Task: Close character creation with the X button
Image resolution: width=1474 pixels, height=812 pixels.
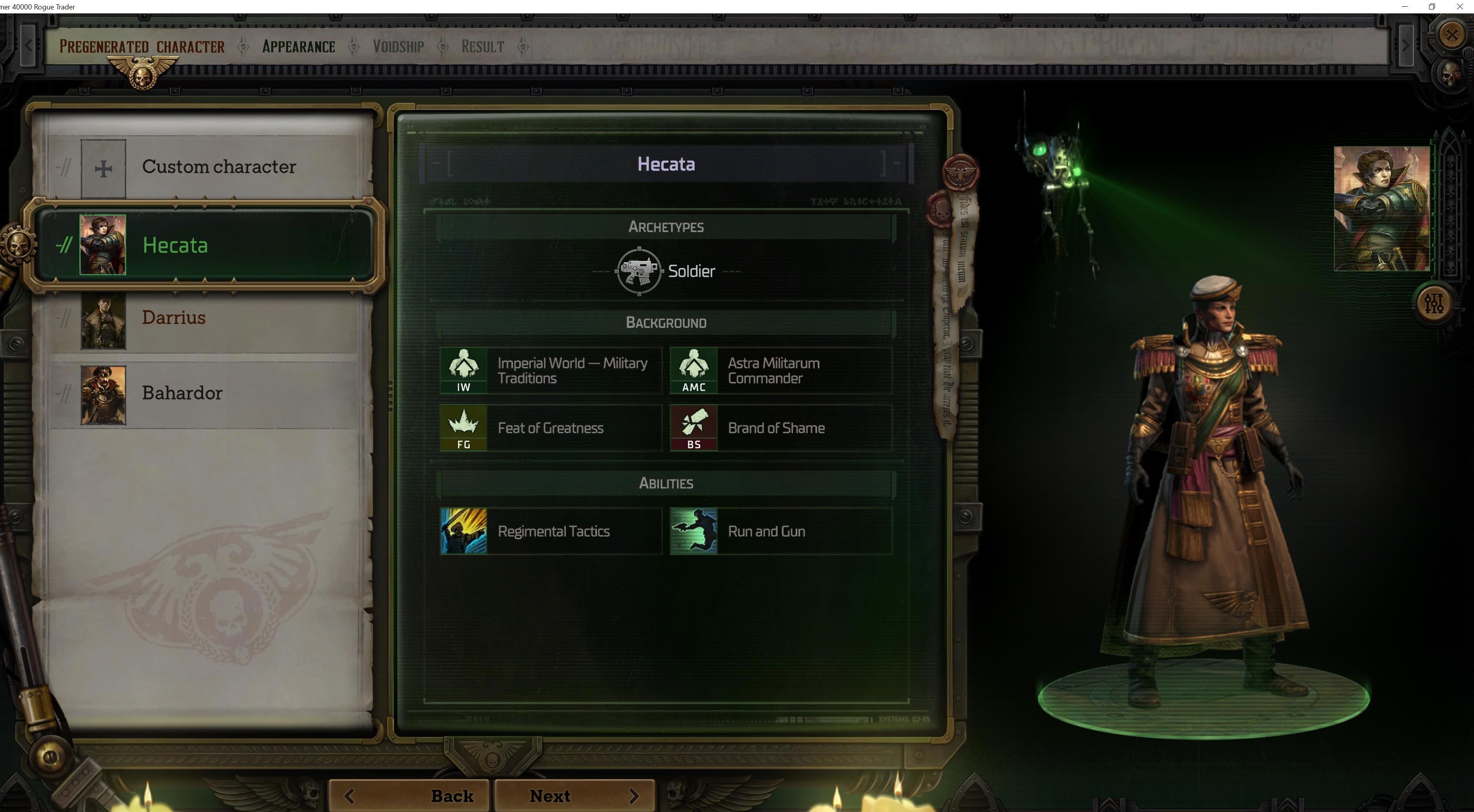Action: coord(1451,35)
